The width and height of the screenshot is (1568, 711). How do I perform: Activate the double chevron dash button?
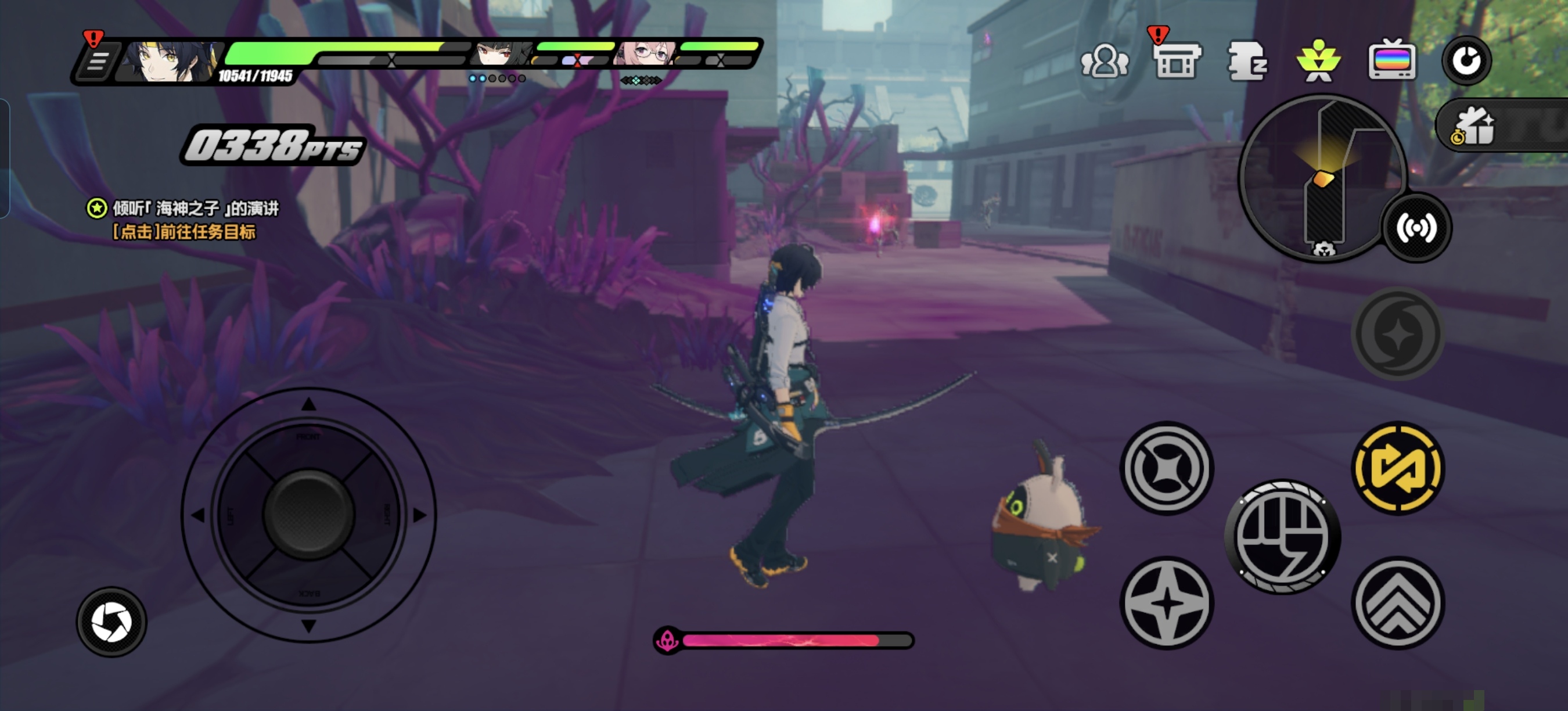point(1398,602)
